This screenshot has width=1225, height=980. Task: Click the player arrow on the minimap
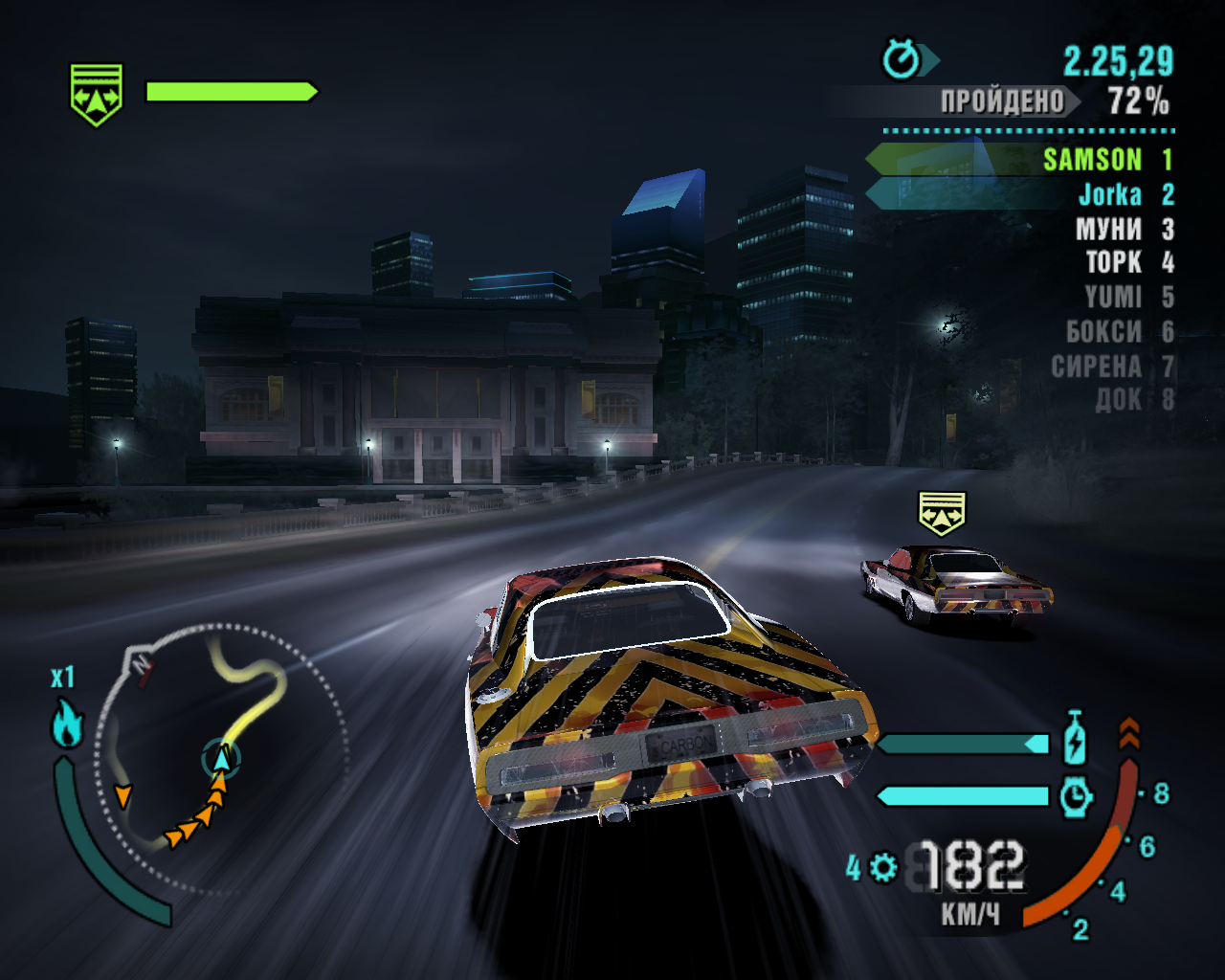[222, 759]
